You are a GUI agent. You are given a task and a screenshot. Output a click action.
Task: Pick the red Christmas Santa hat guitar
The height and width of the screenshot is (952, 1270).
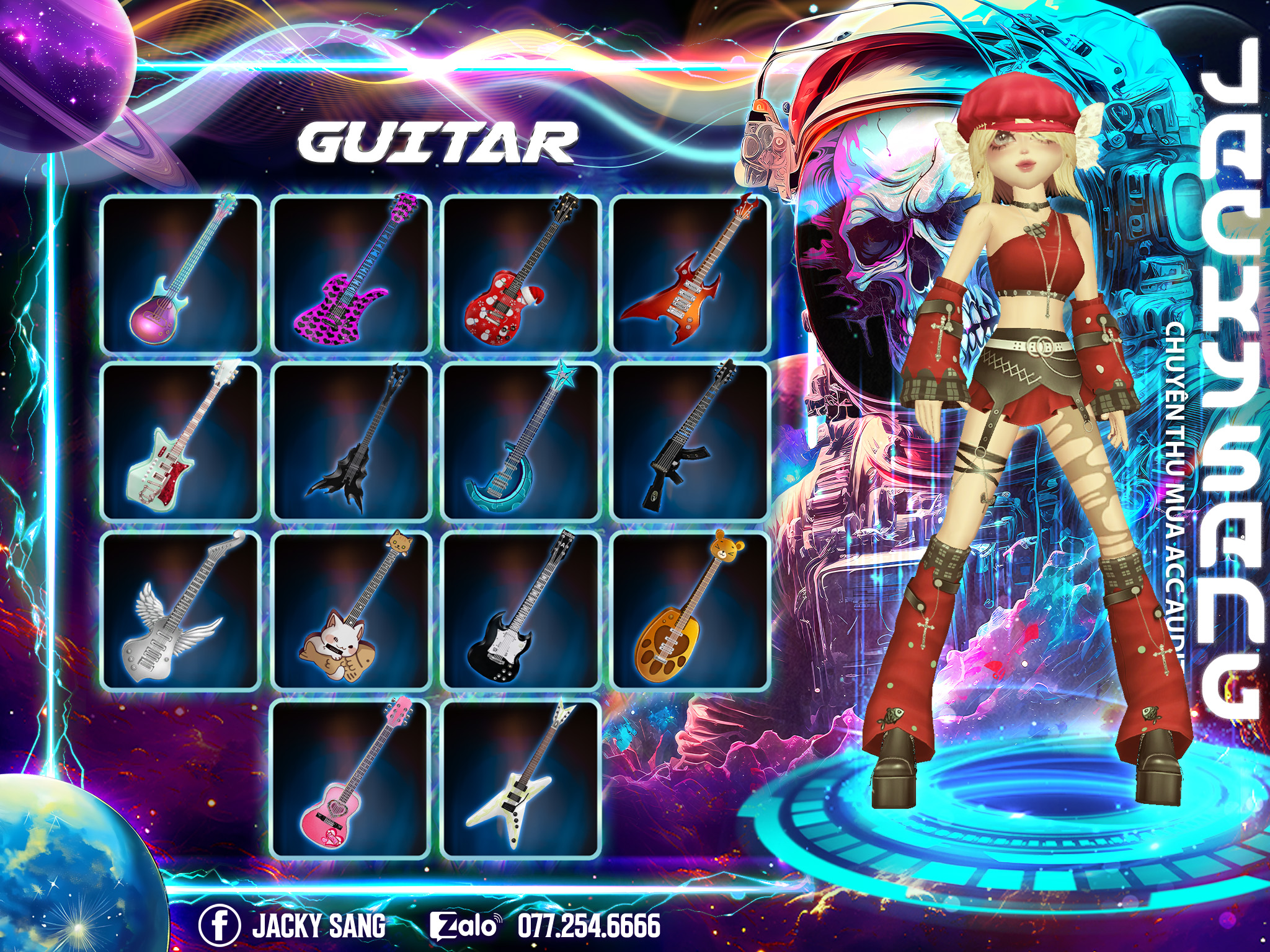(521, 275)
